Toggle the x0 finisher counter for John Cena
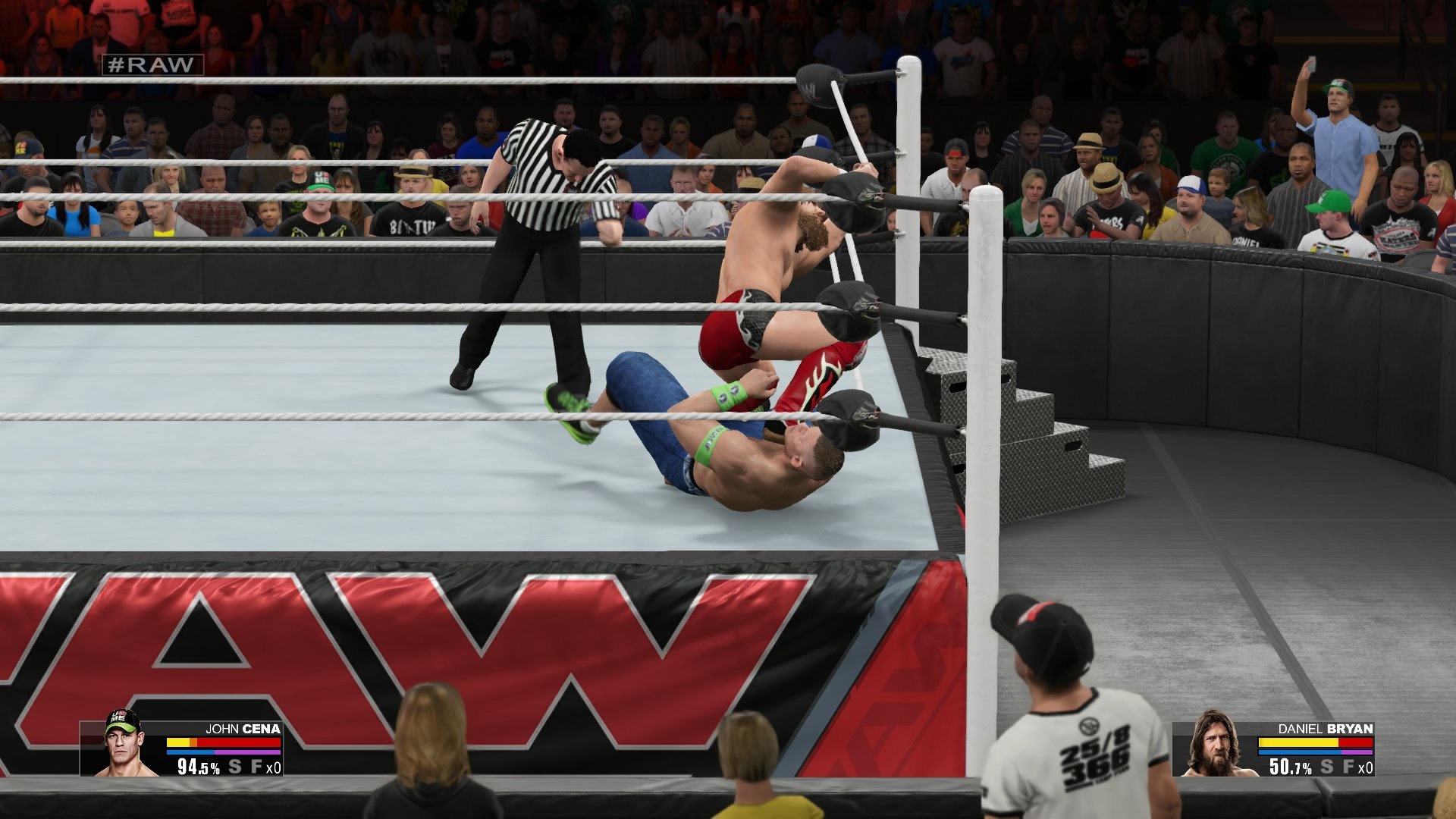The width and height of the screenshot is (1456, 819). coord(273,766)
